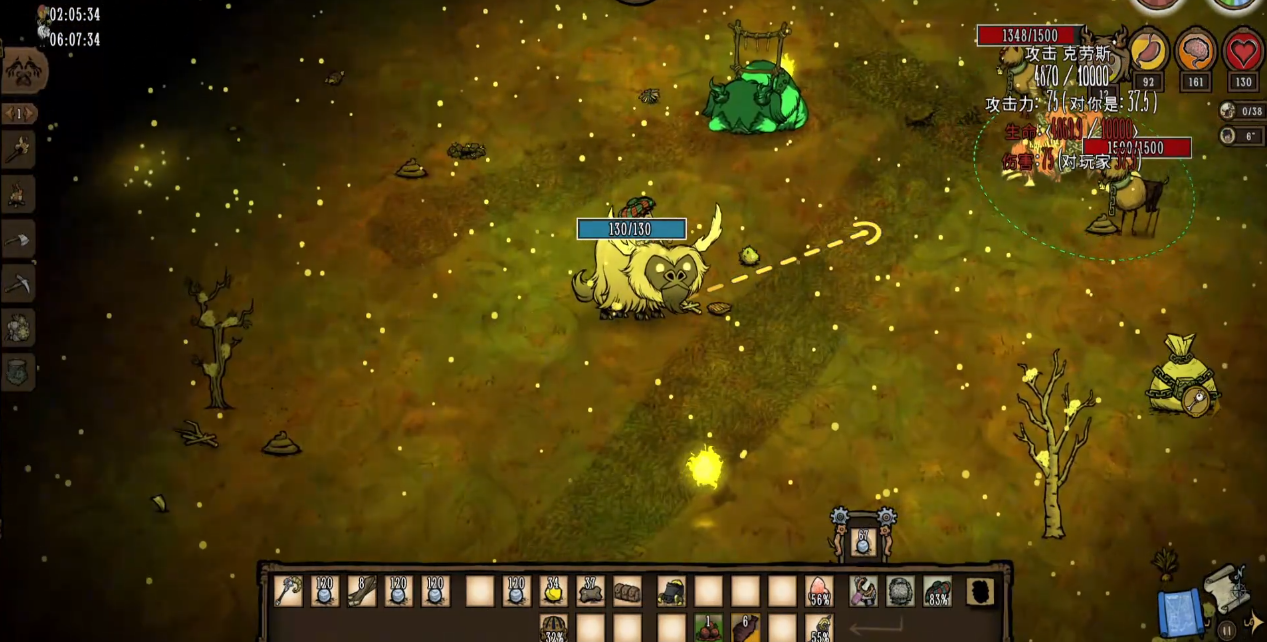Select the bundled wrap inventory slot
This screenshot has width=1267, height=642.
627,590
